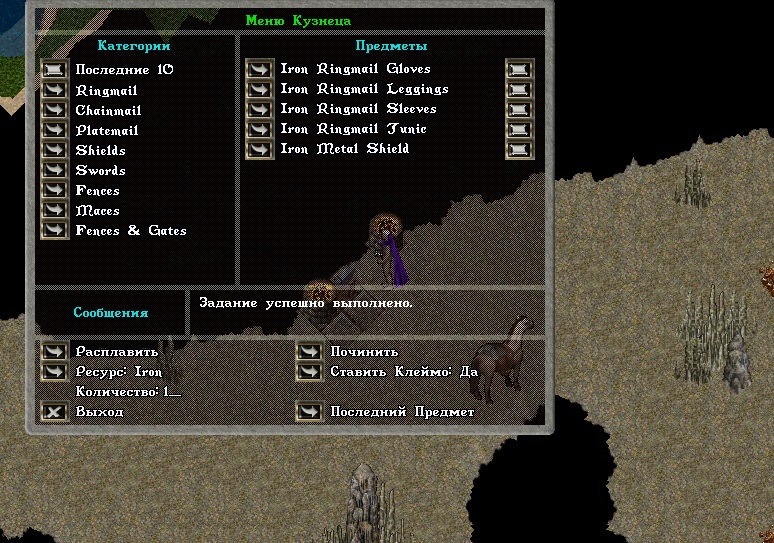Change the Ресурс: Iron resource
Screen dimensions: 774x543
point(54,371)
